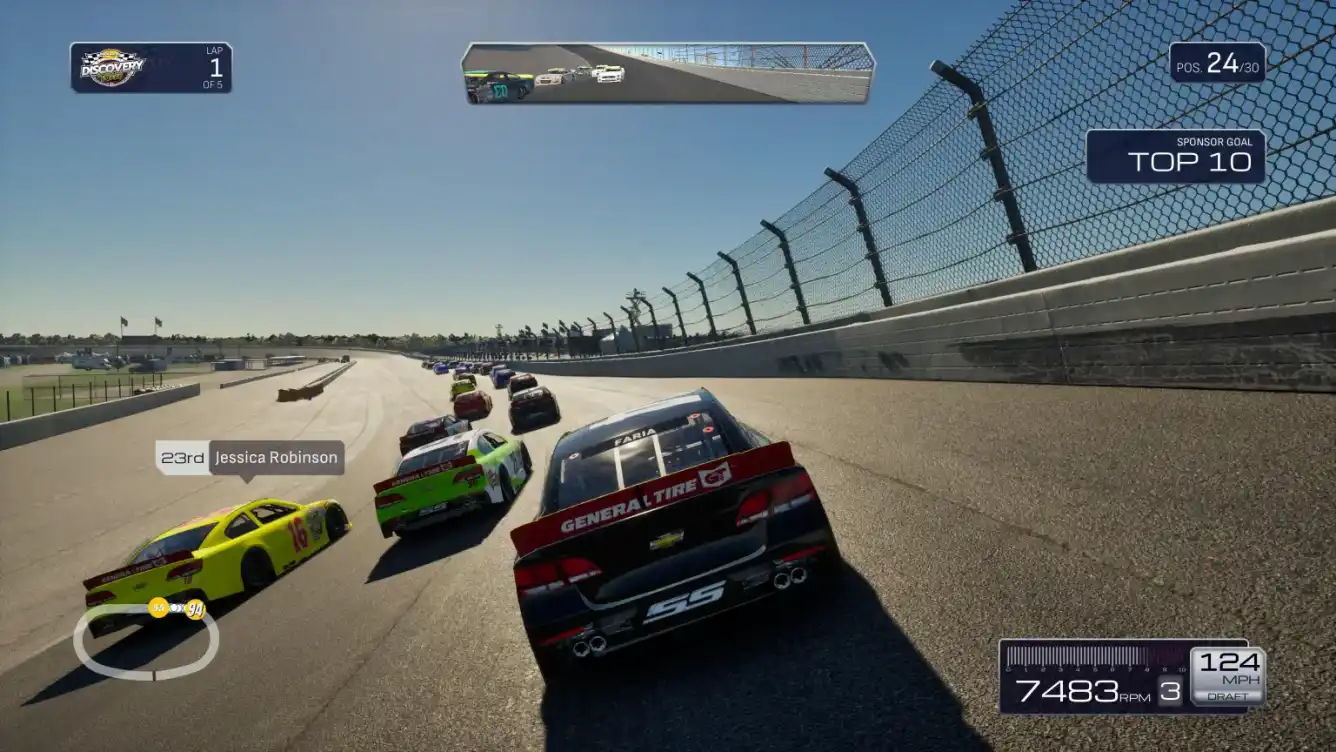Viewport: 1336px width, 752px height.
Task: Click the Discovery event logo
Action: (112, 67)
